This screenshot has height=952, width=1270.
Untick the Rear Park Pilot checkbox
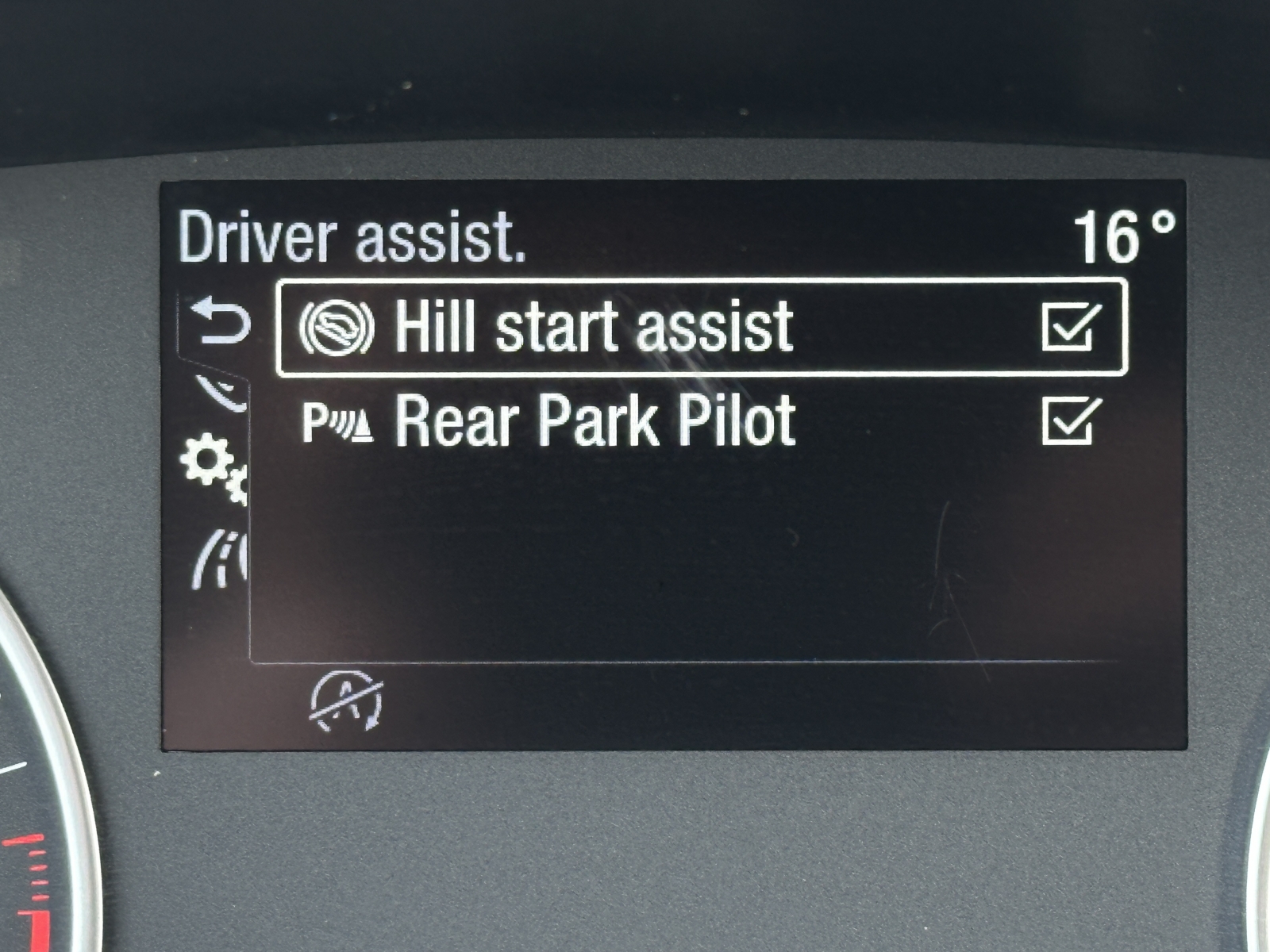[x=1071, y=421]
